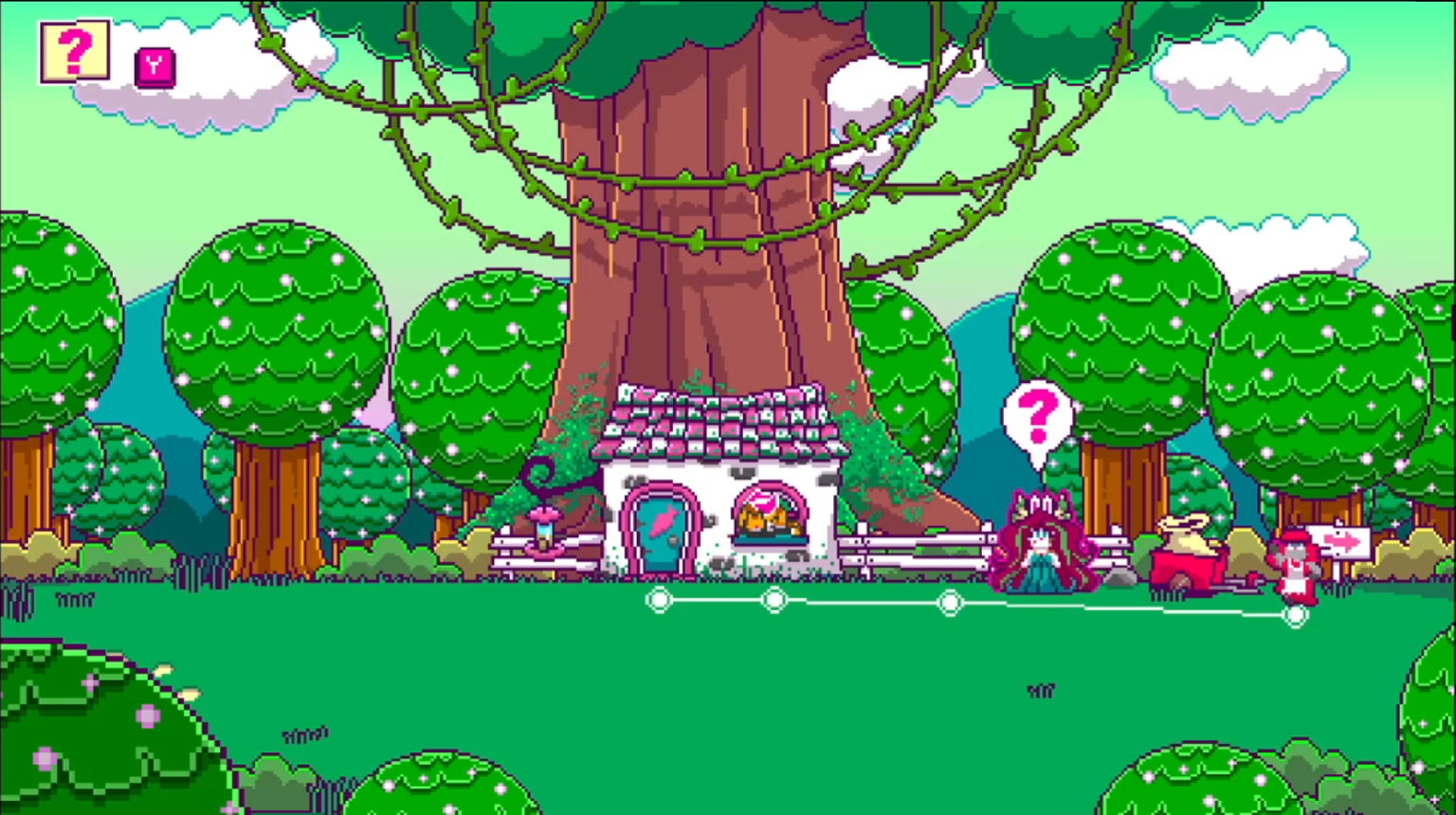This screenshot has width=1456, height=815.
Task: Toggle the map node below the window
Action: [775, 600]
